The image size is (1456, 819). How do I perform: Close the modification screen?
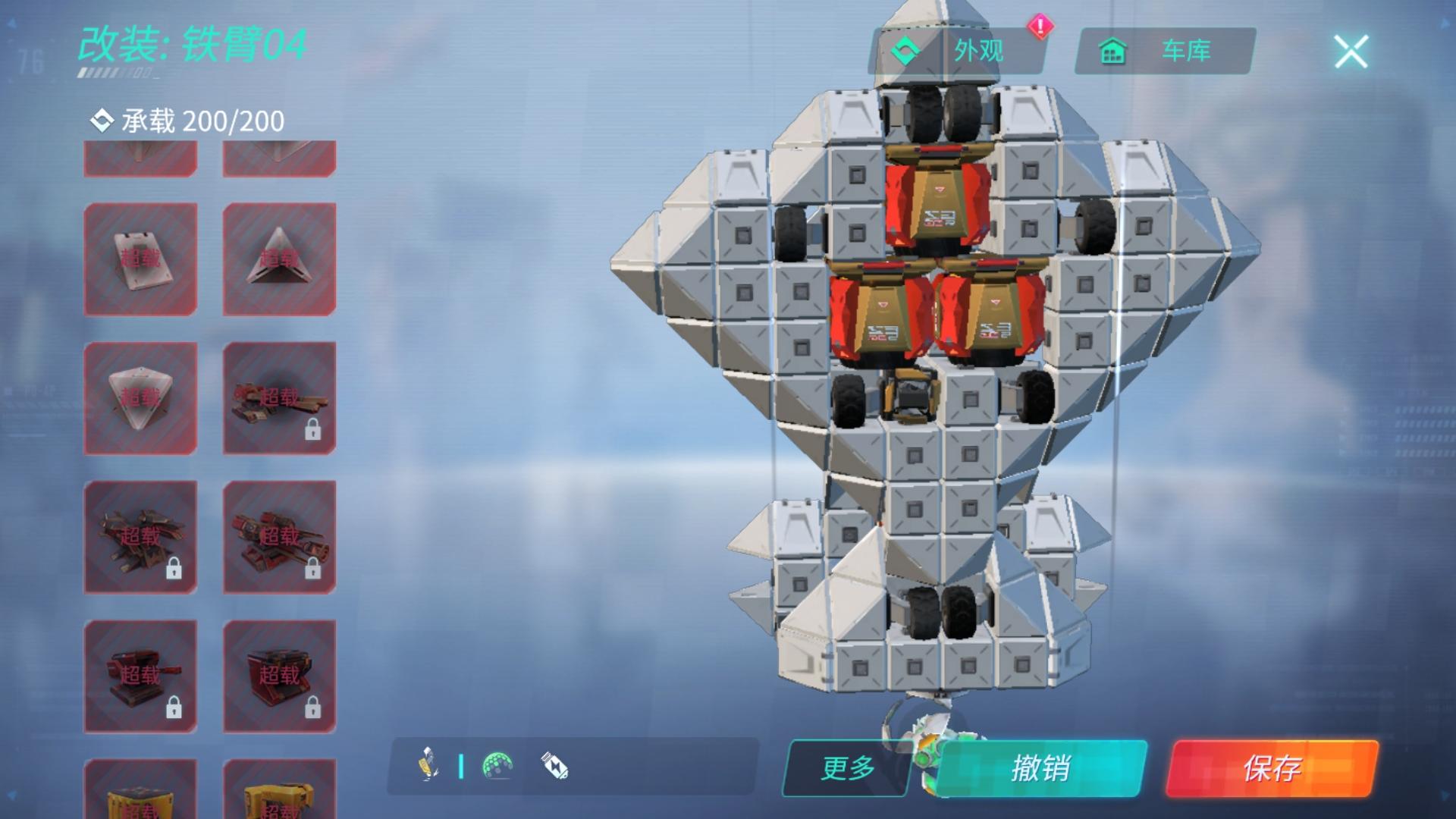(1351, 52)
